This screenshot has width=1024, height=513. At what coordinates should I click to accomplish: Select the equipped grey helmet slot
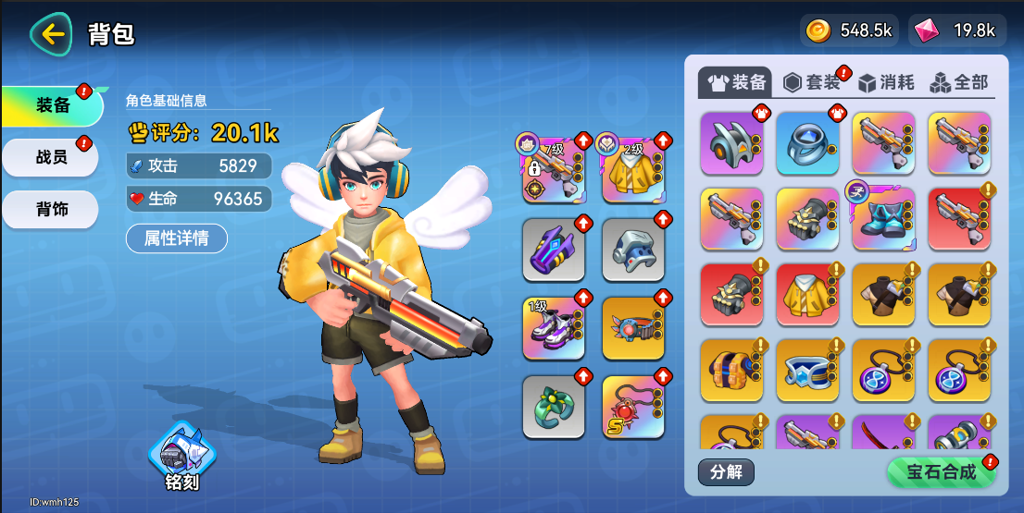coord(633,249)
